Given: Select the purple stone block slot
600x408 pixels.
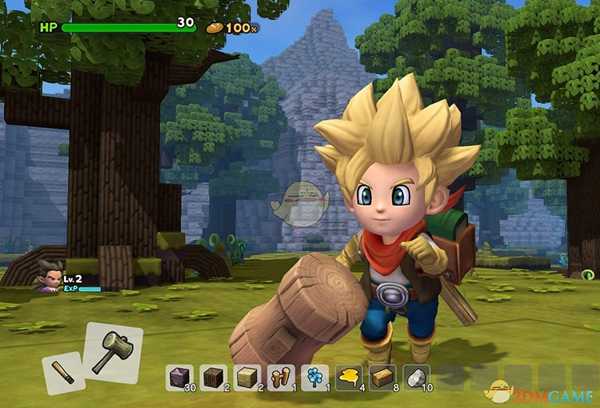Looking at the screenshot, I should coord(181,375).
